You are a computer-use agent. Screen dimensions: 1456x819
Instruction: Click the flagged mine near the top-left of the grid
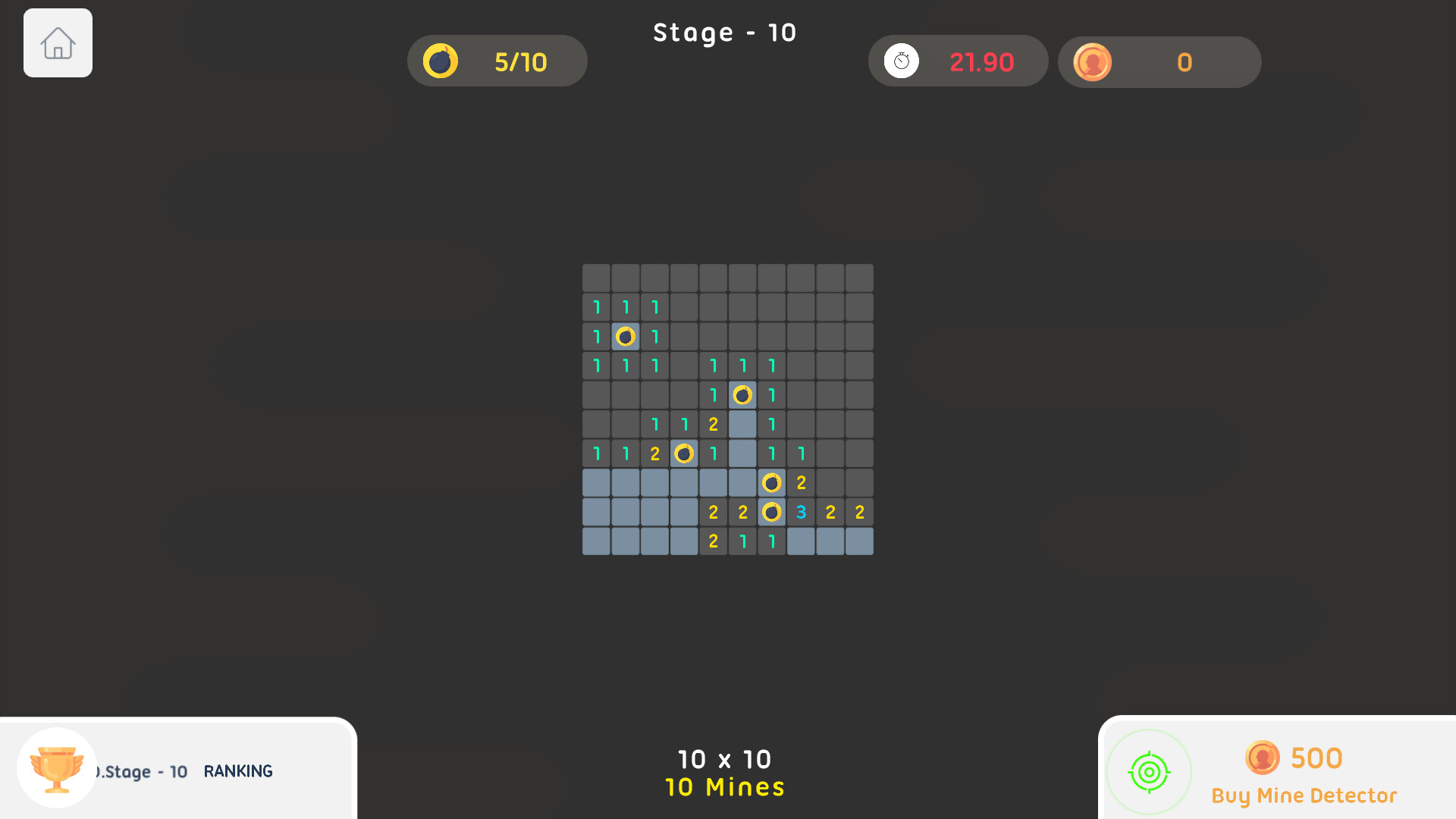(626, 336)
